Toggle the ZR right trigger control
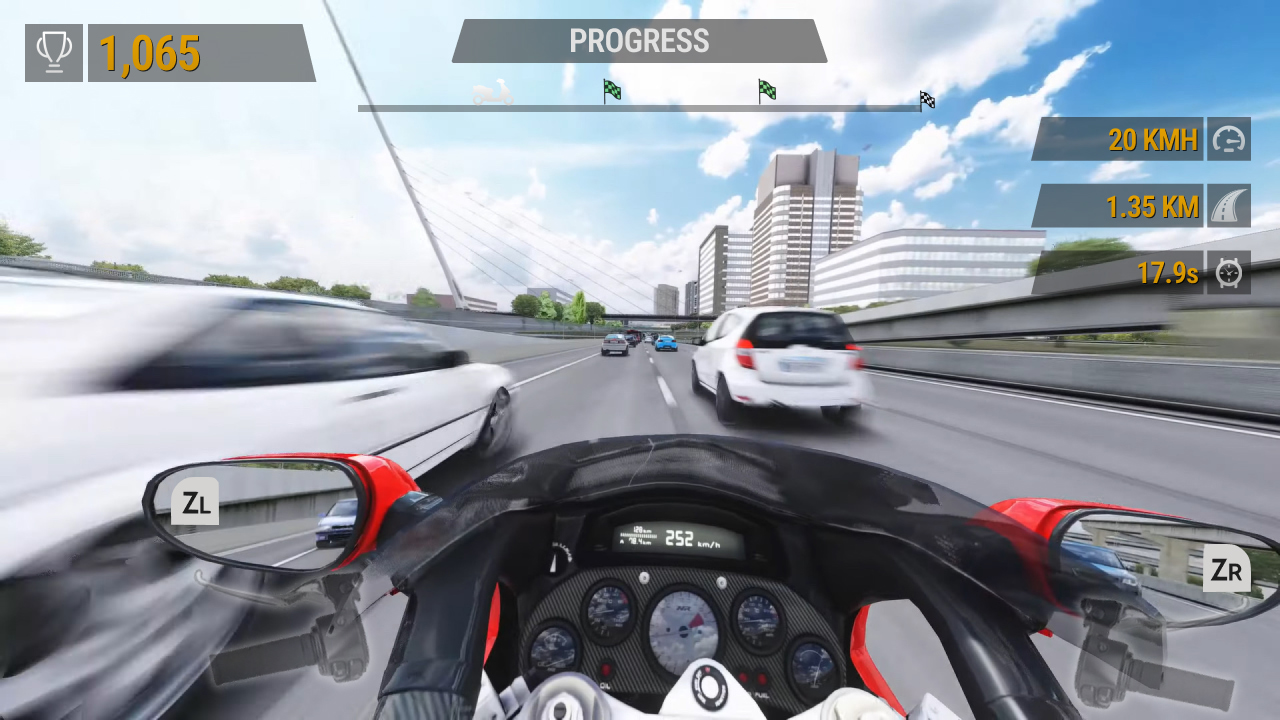1280x720 pixels. 1227,570
